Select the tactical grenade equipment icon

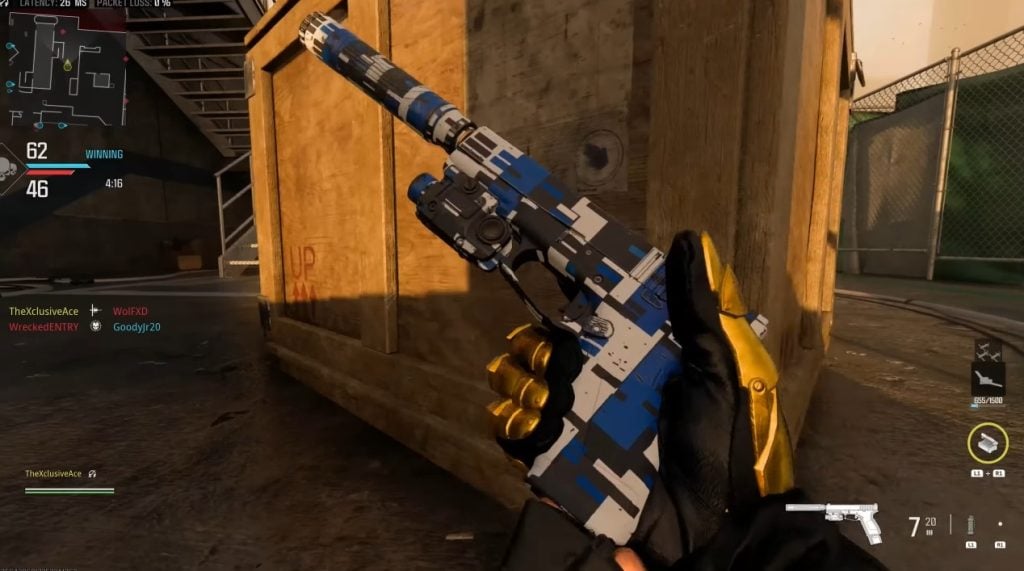click(970, 524)
